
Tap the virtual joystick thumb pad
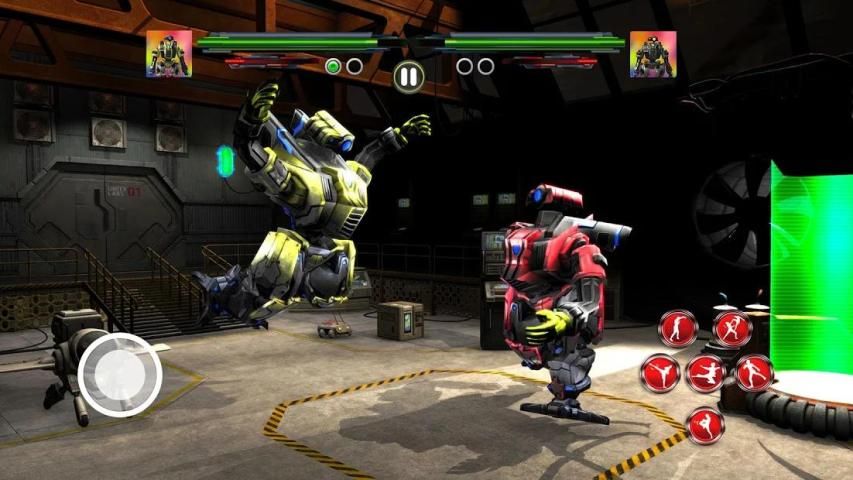click(x=120, y=374)
